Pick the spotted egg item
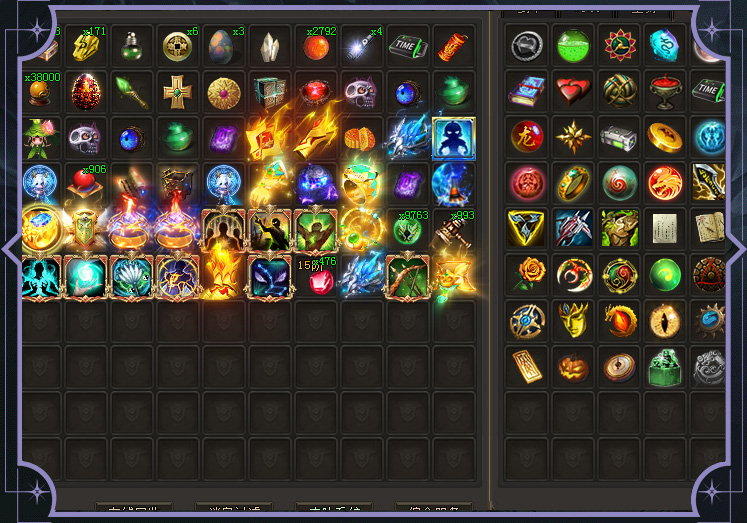747x523 pixels. 223,46
